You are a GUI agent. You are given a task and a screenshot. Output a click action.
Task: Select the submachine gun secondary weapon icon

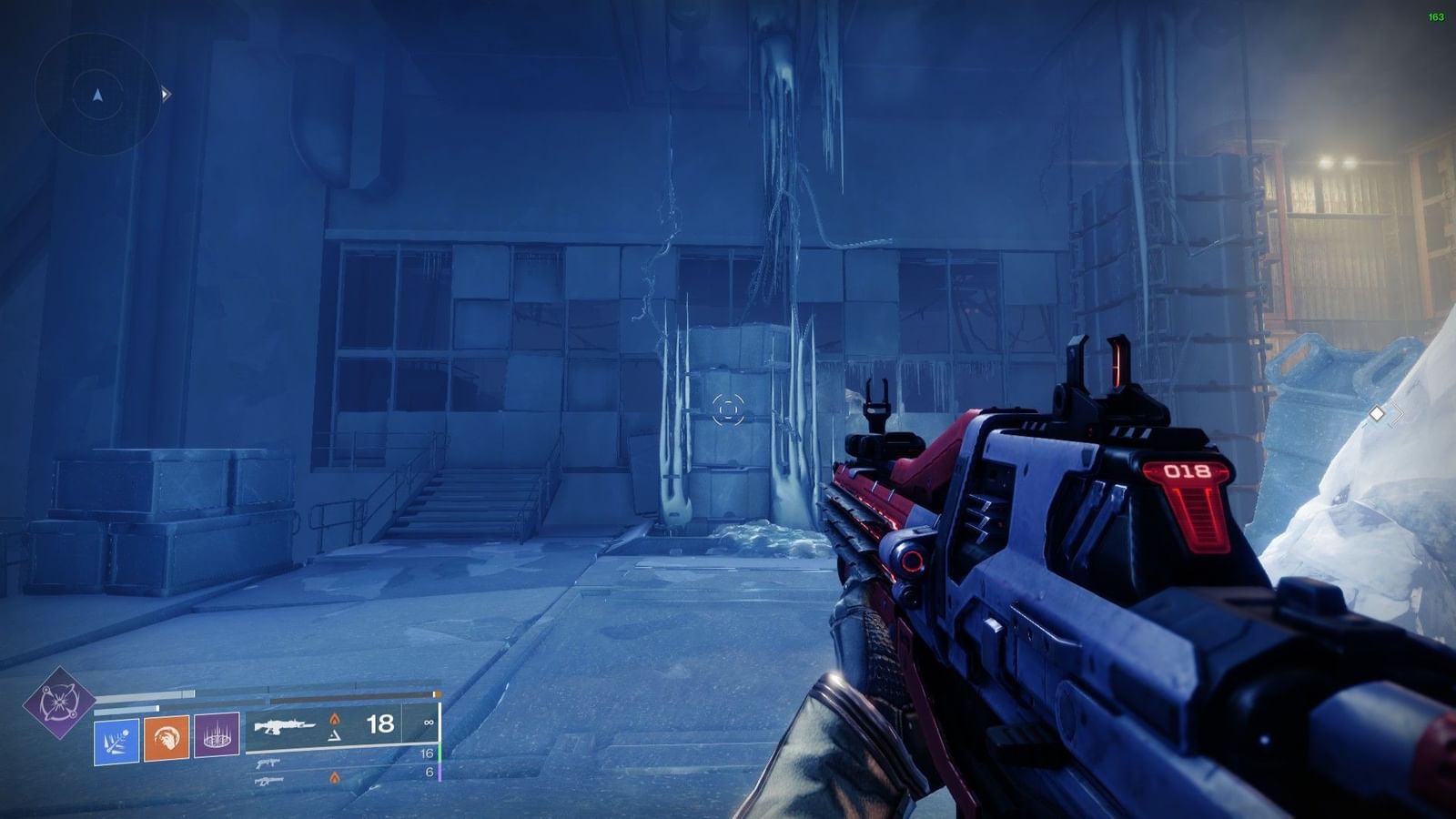pos(268,763)
